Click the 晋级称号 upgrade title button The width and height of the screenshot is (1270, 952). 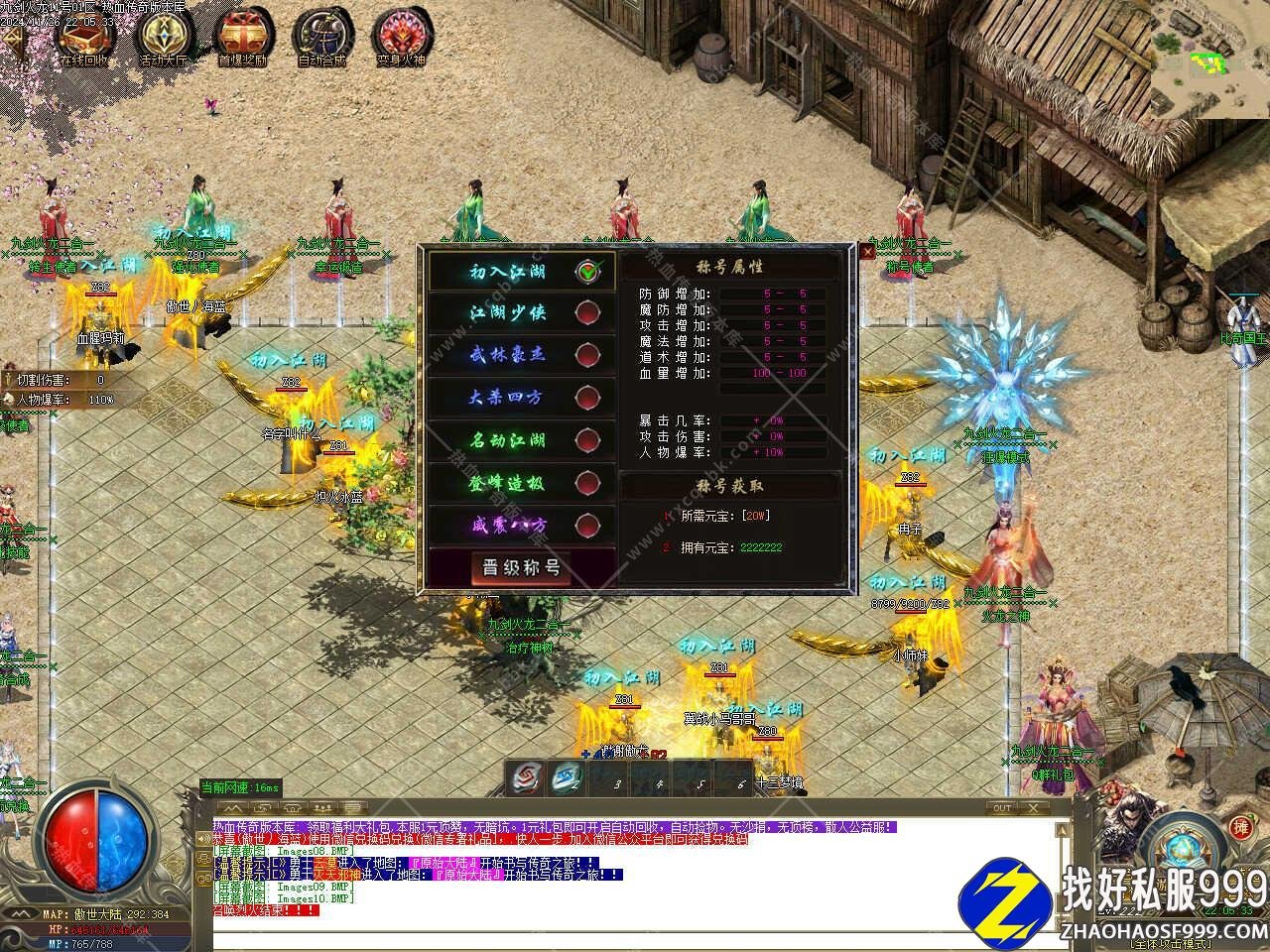point(521,568)
